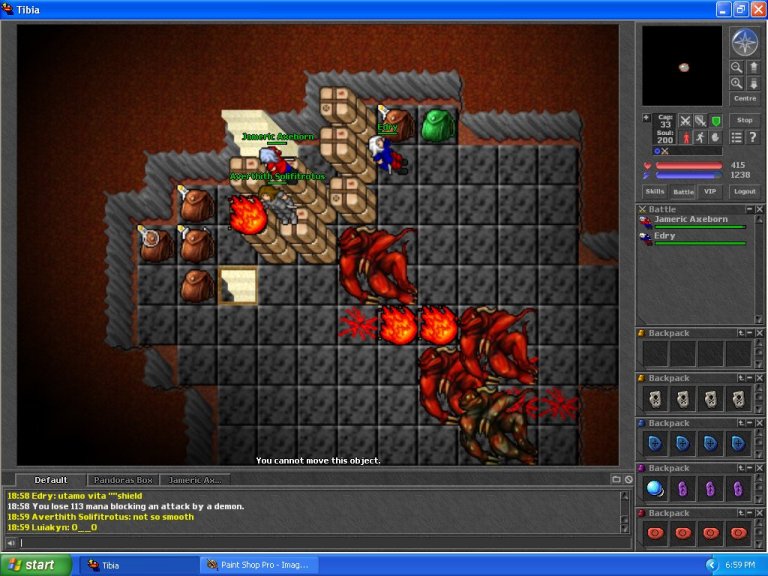Select the green shield defensive mode

[716, 120]
